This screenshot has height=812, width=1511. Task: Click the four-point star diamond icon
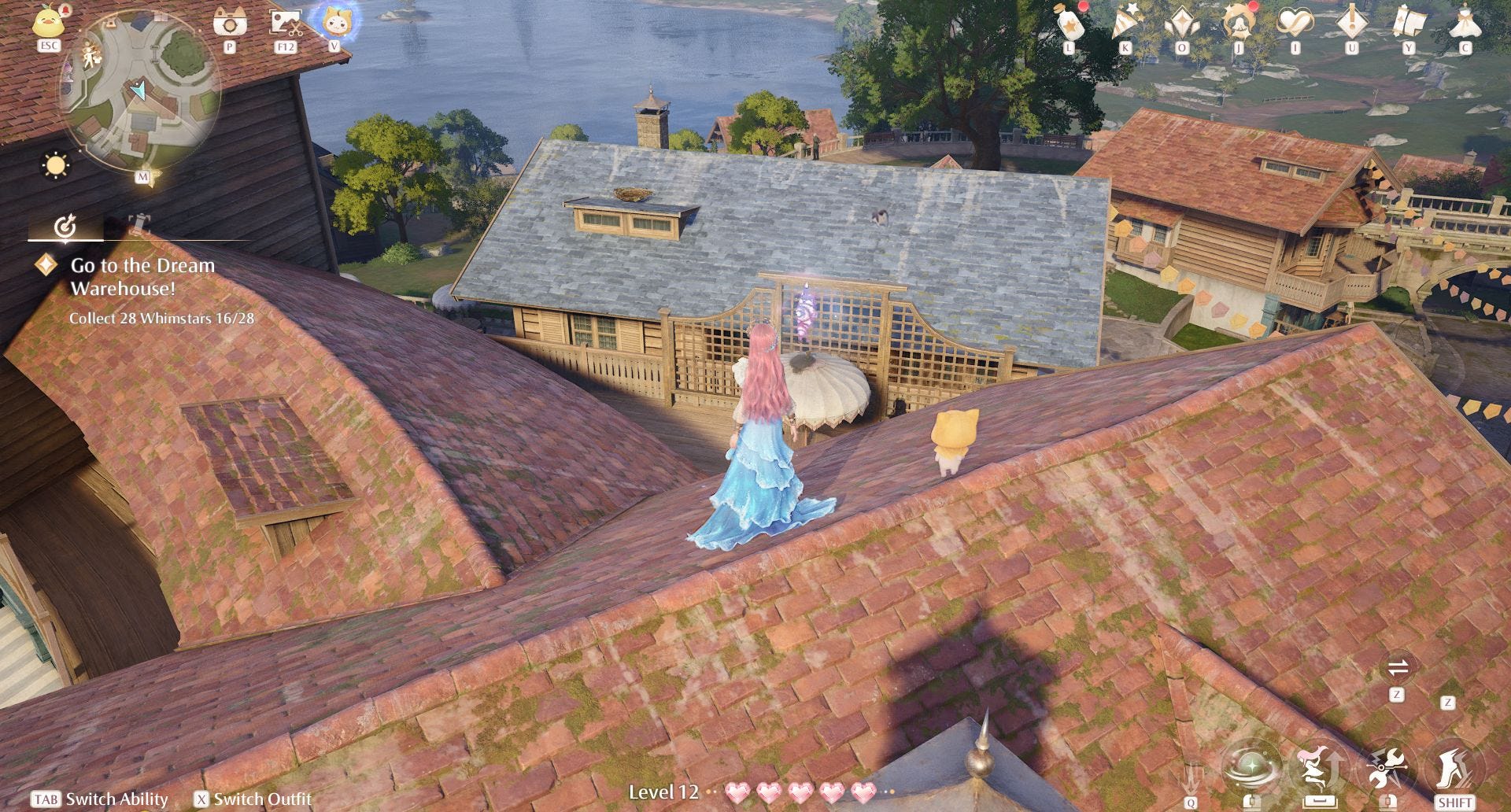(1182, 22)
